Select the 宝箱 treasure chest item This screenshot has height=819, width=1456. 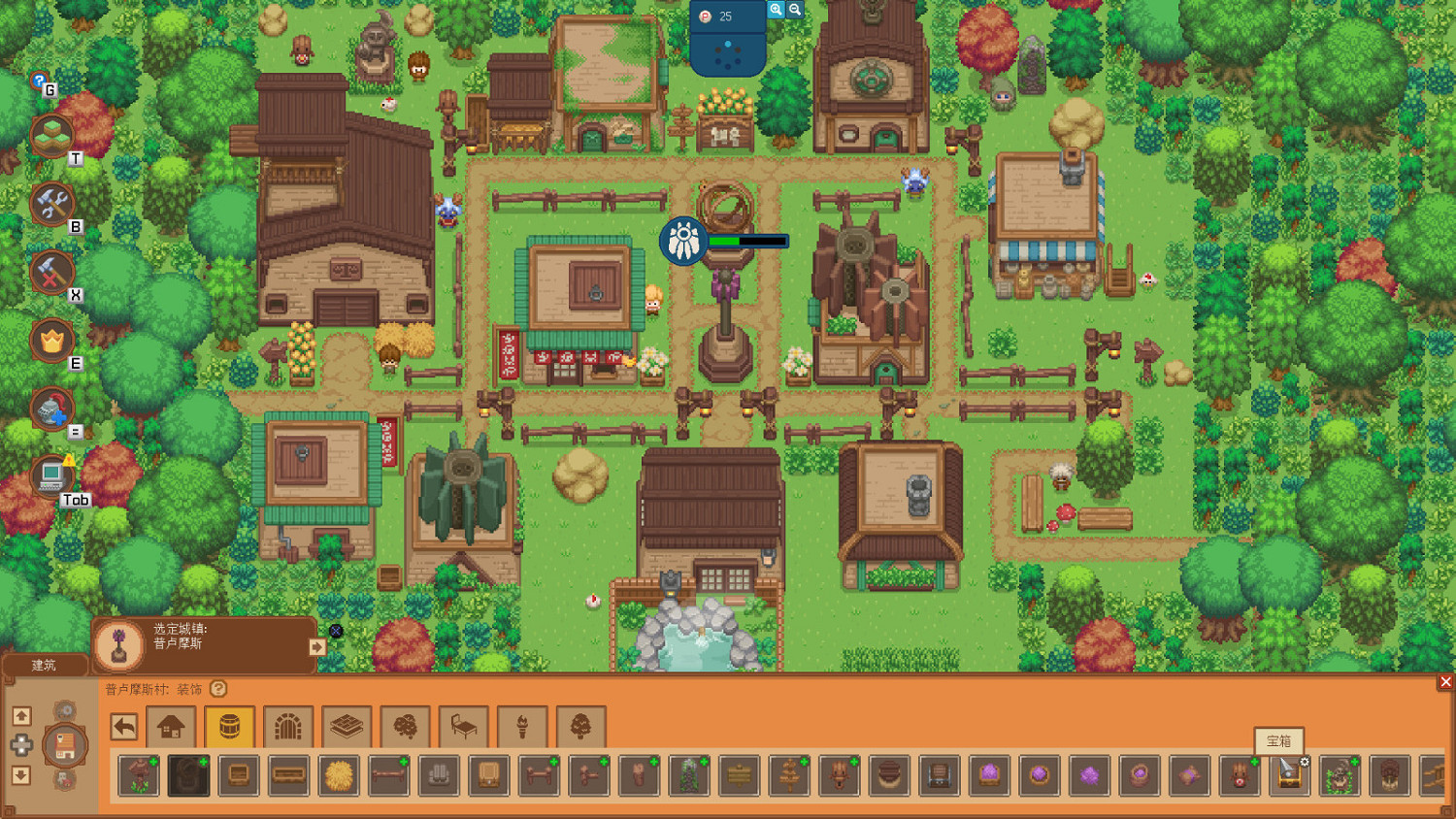click(x=1288, y=775)
